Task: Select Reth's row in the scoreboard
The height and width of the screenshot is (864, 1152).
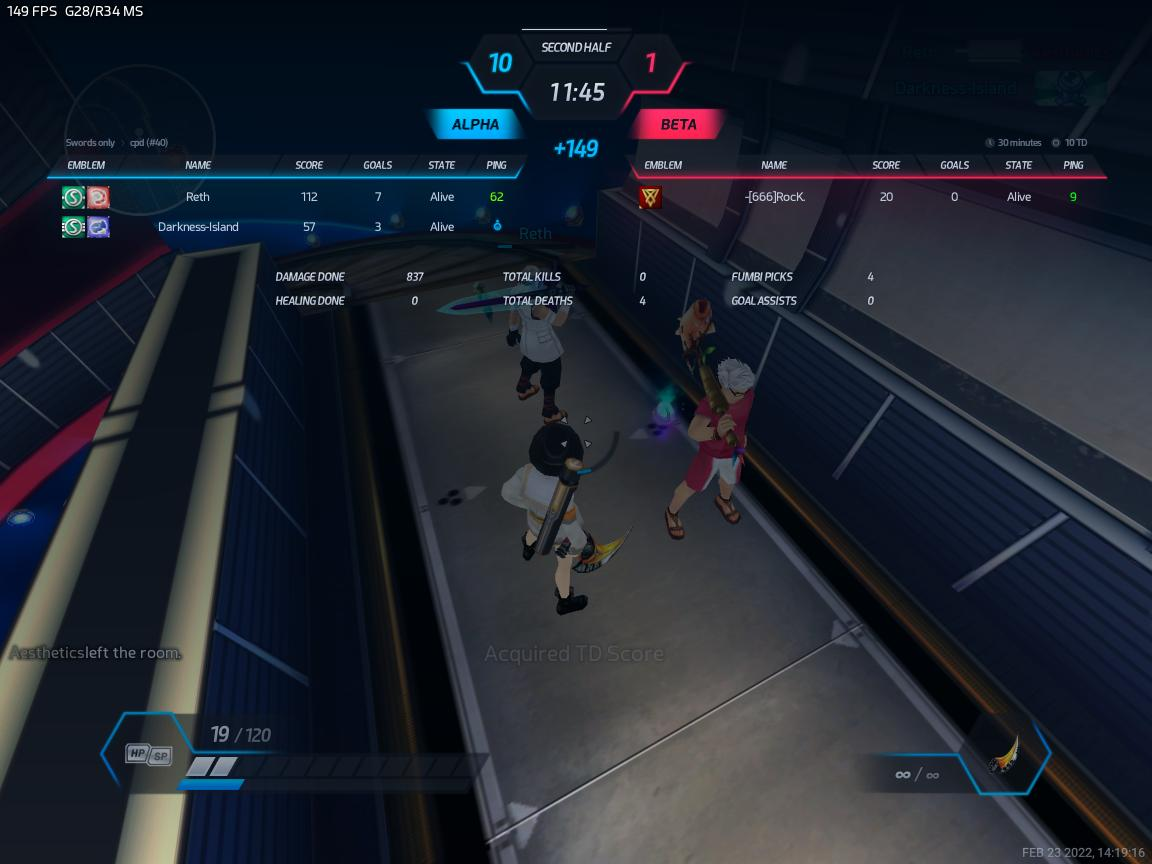Action: [x=198, y=197]
